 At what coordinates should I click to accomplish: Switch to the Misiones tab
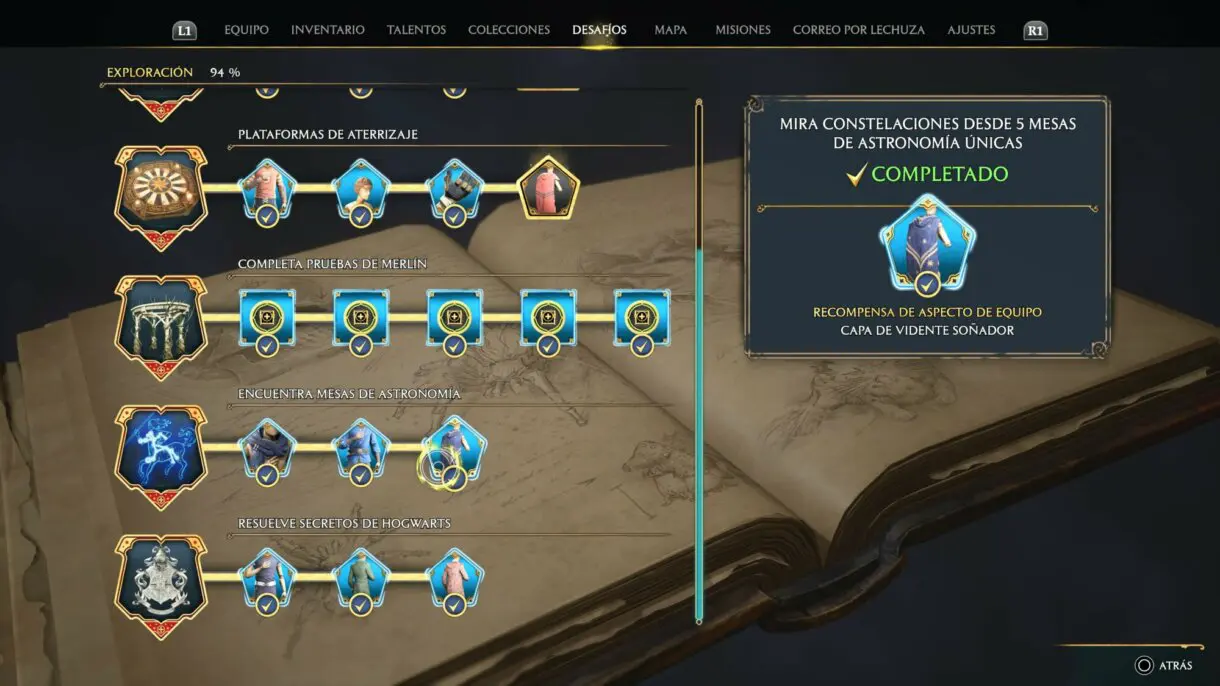[743, 30]
